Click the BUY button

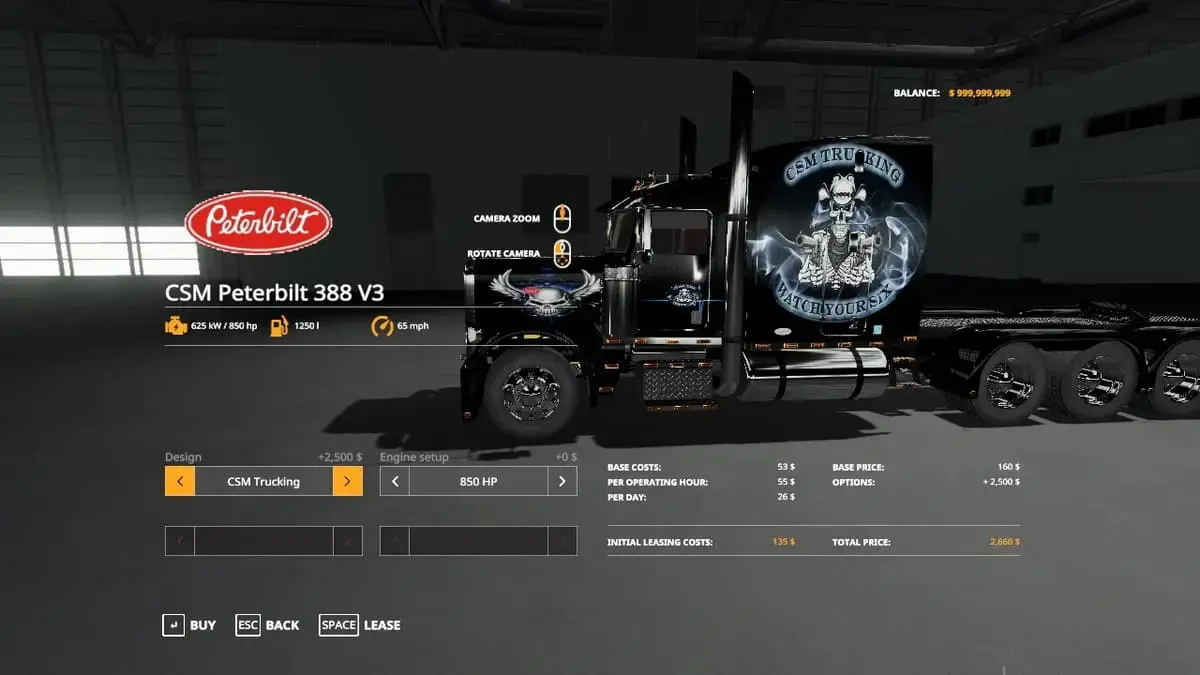(x=190, y=625)
